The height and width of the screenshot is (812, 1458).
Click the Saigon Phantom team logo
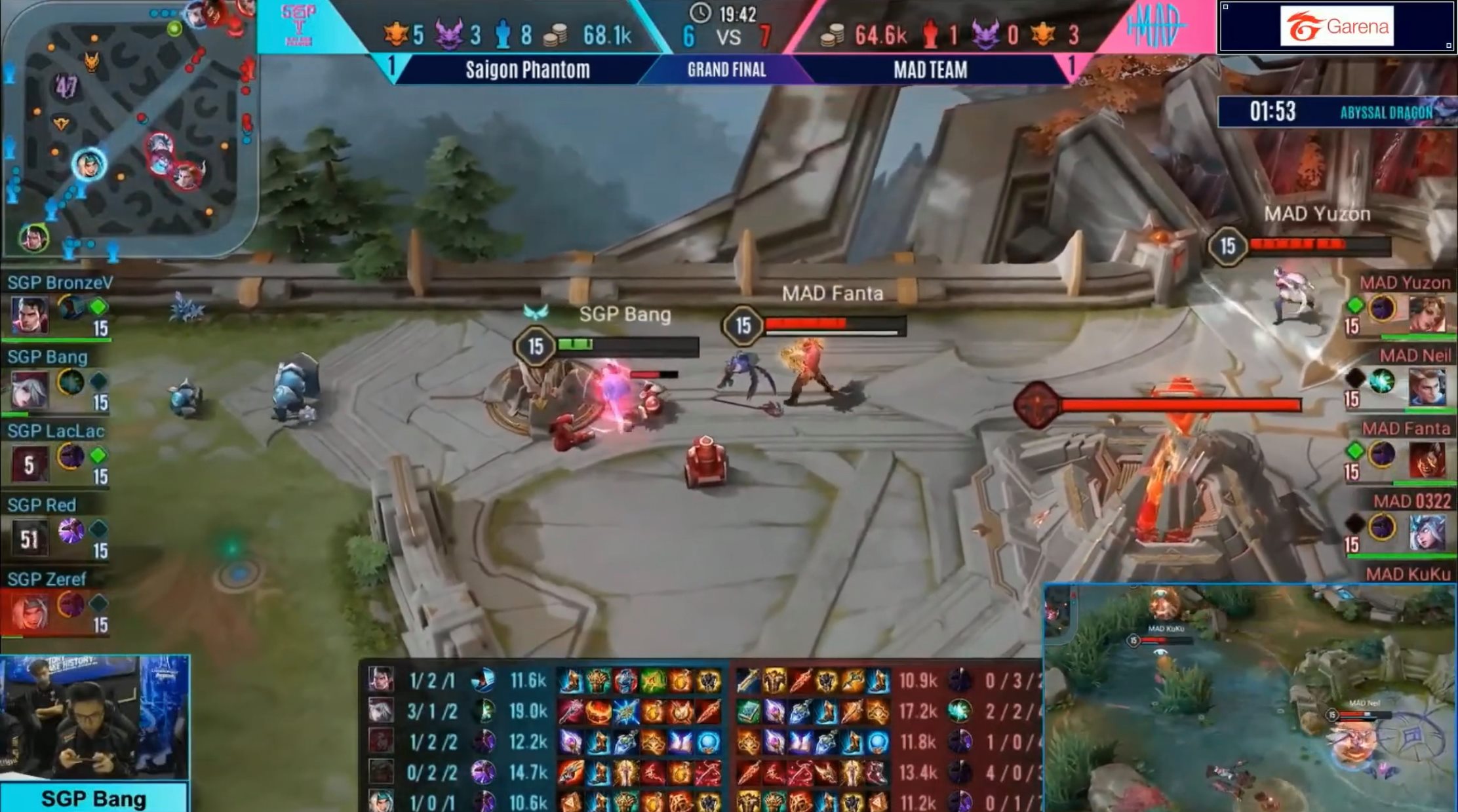click(299, 25)
